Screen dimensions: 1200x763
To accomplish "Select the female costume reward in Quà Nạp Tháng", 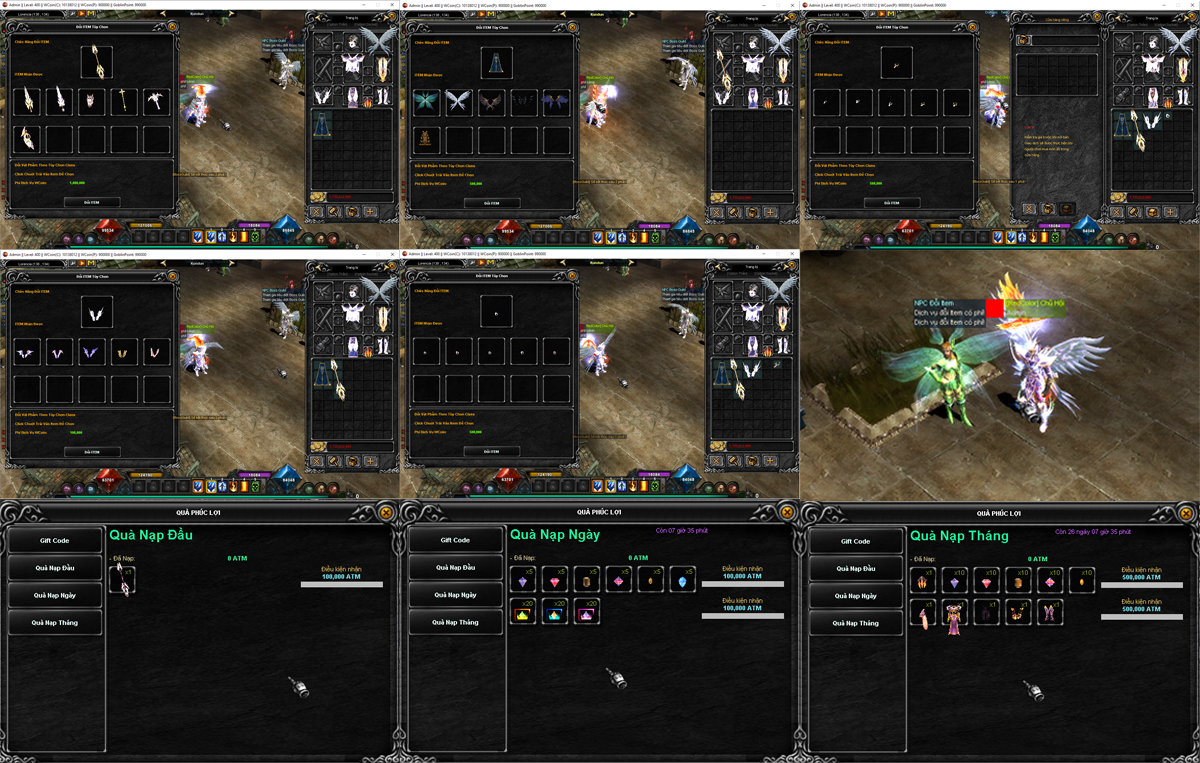I will [x=954, y=613].
